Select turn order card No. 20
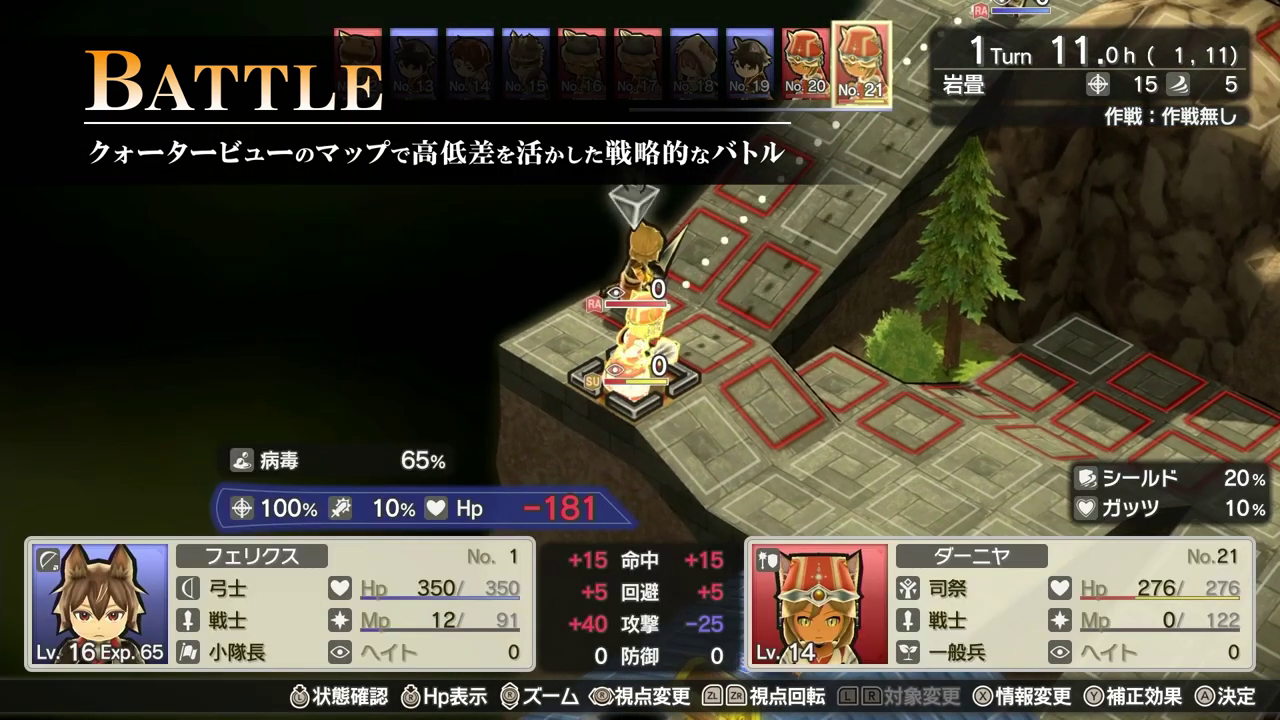 coord(805,63)
